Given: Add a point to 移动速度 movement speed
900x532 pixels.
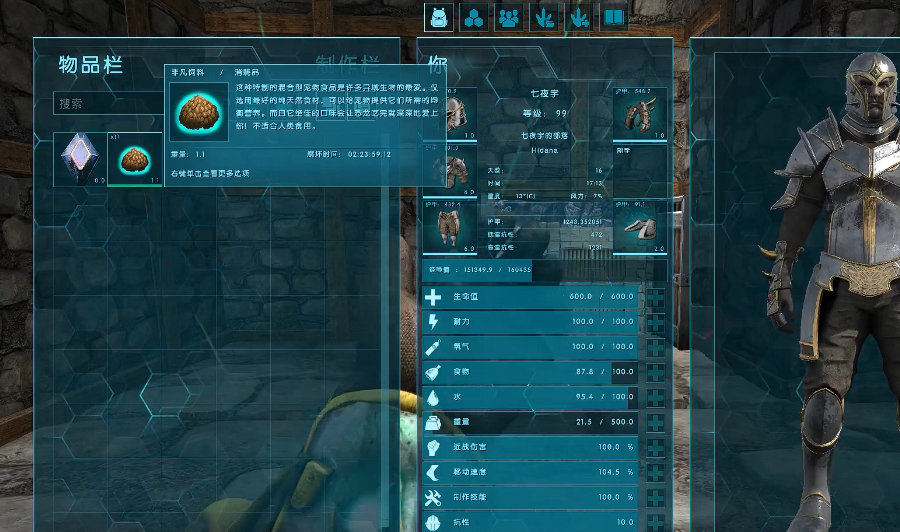Looking at the screenshot, I should click(x=655, y=472).
